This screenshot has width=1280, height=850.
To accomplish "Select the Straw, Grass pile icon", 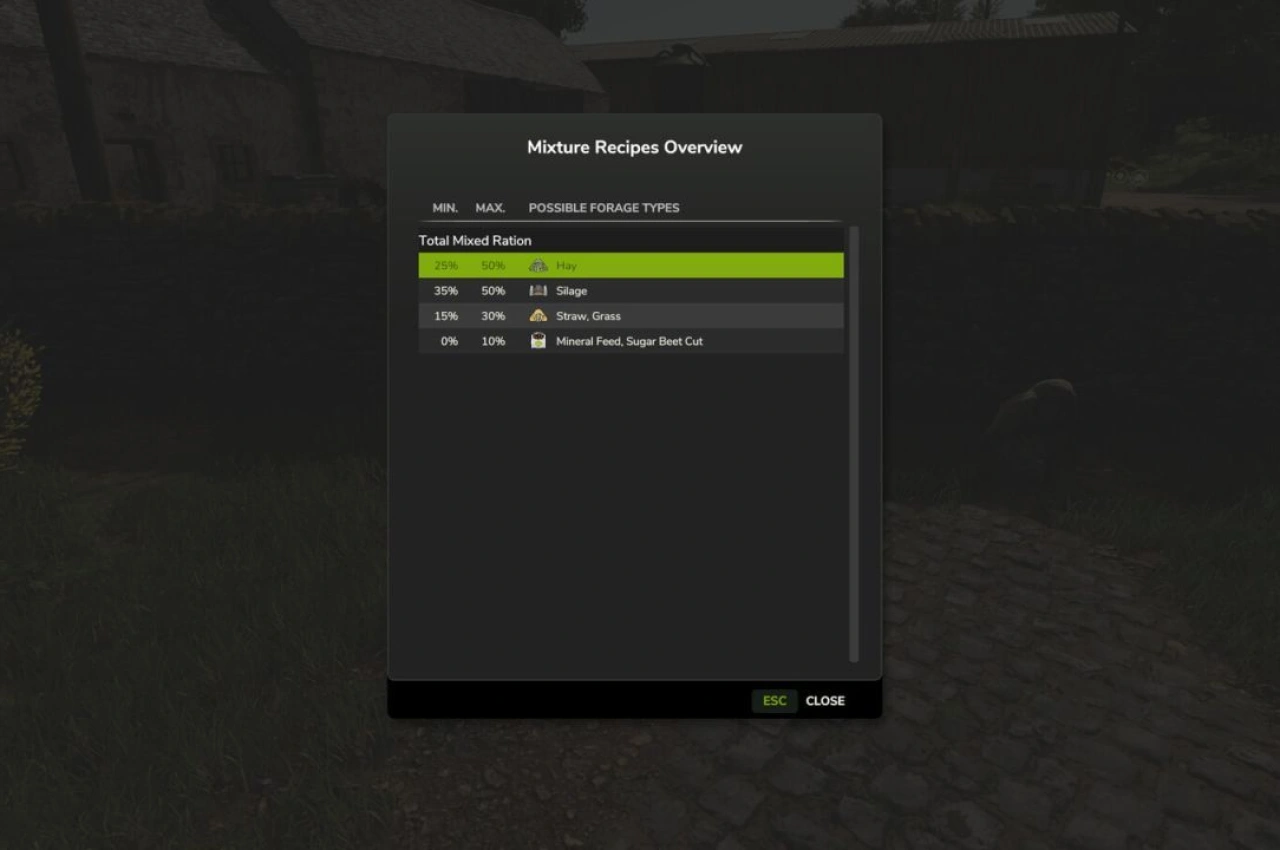I will coord(538,315).
